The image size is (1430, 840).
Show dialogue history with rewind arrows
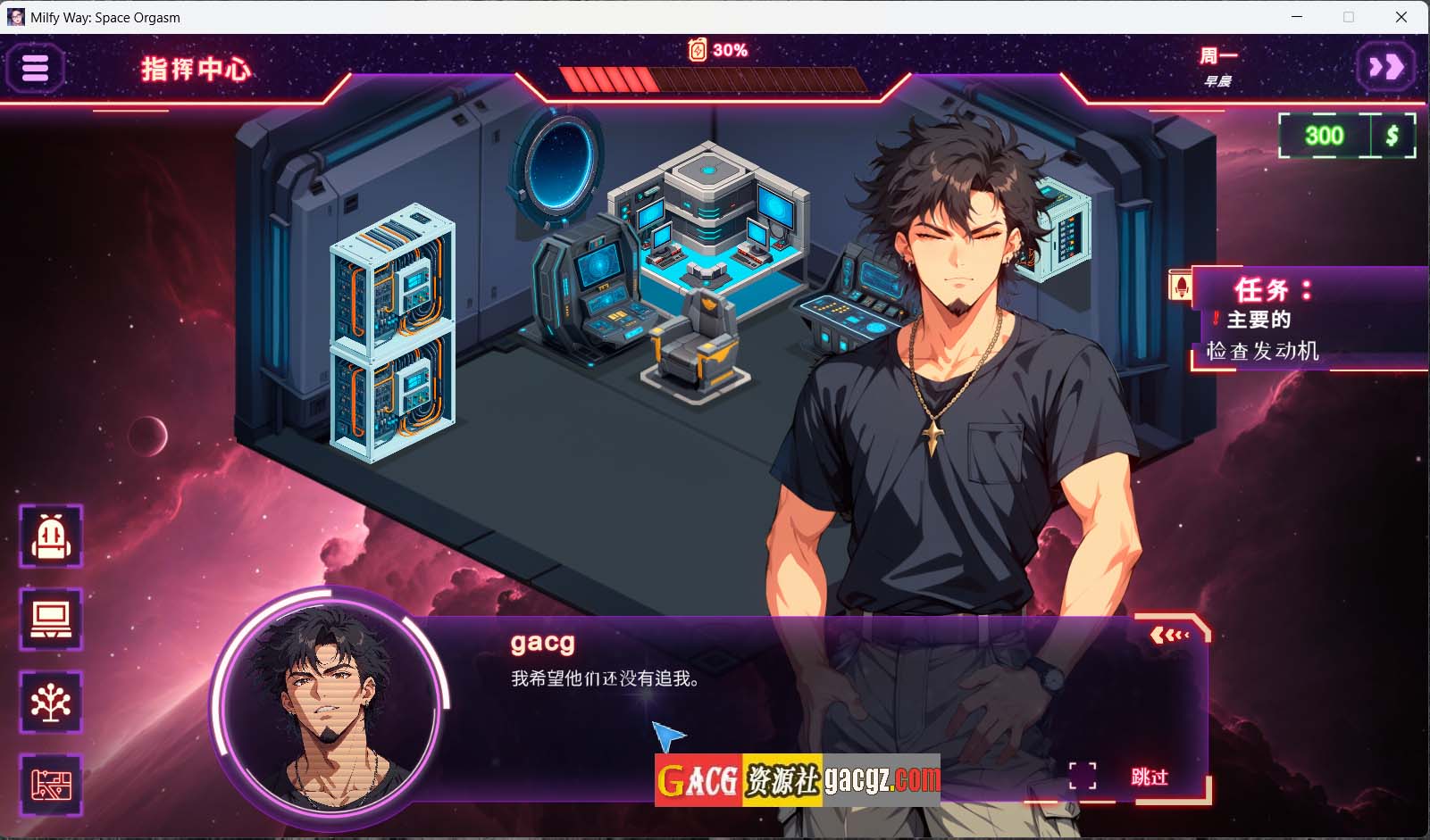pyautogui.click(x=1169, y=635)
